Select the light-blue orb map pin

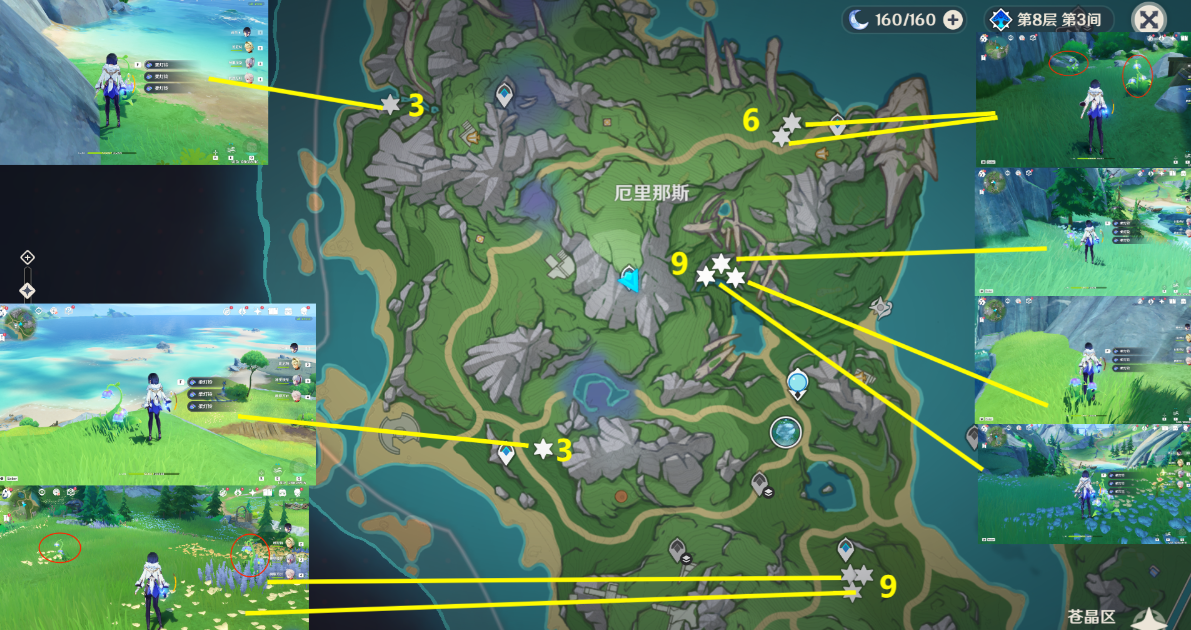[x=797, y=381]
